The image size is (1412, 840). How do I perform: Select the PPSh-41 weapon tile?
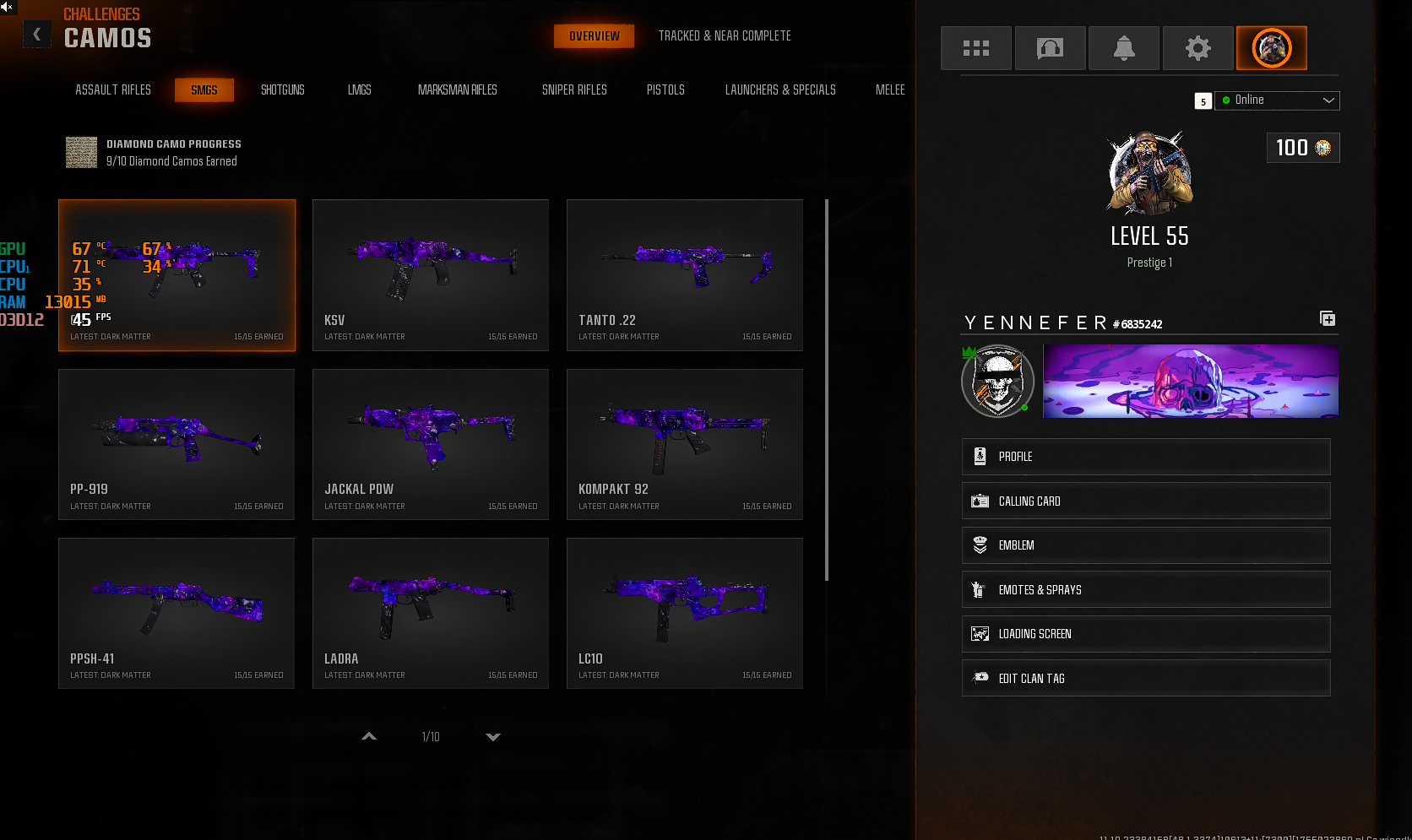click(176, 613)
